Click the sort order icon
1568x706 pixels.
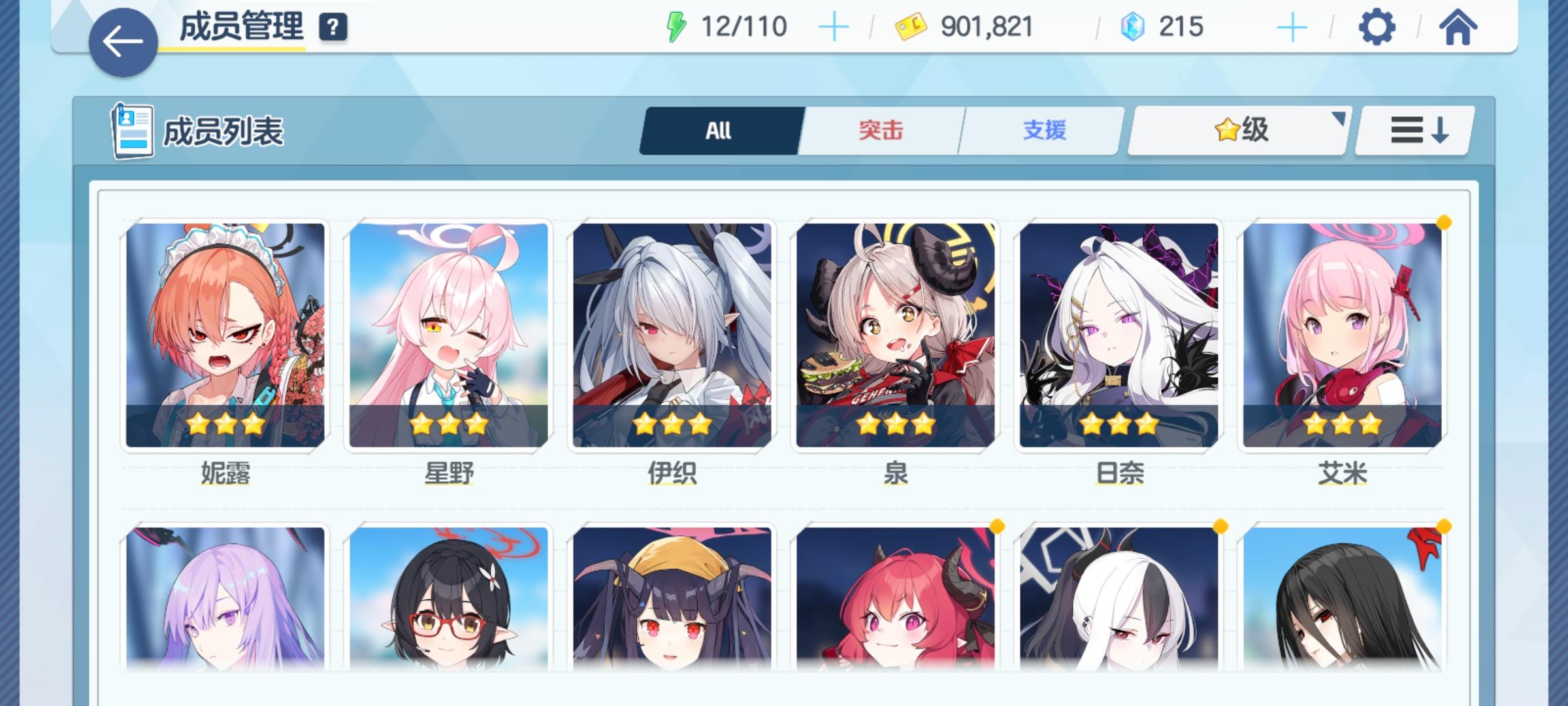tap(1413, 129)
